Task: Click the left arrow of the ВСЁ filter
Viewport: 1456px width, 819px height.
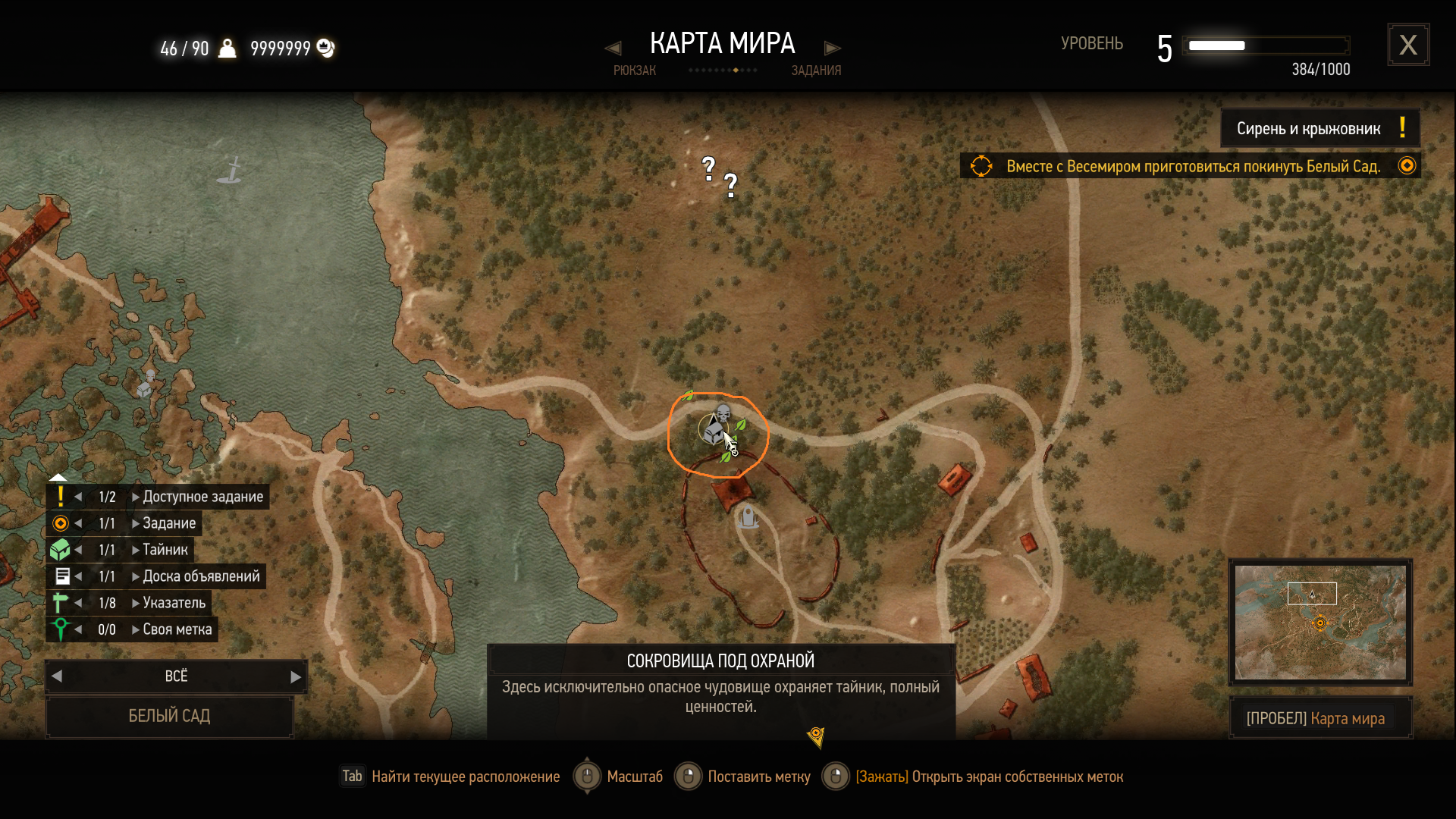Action: pos(57,676)
